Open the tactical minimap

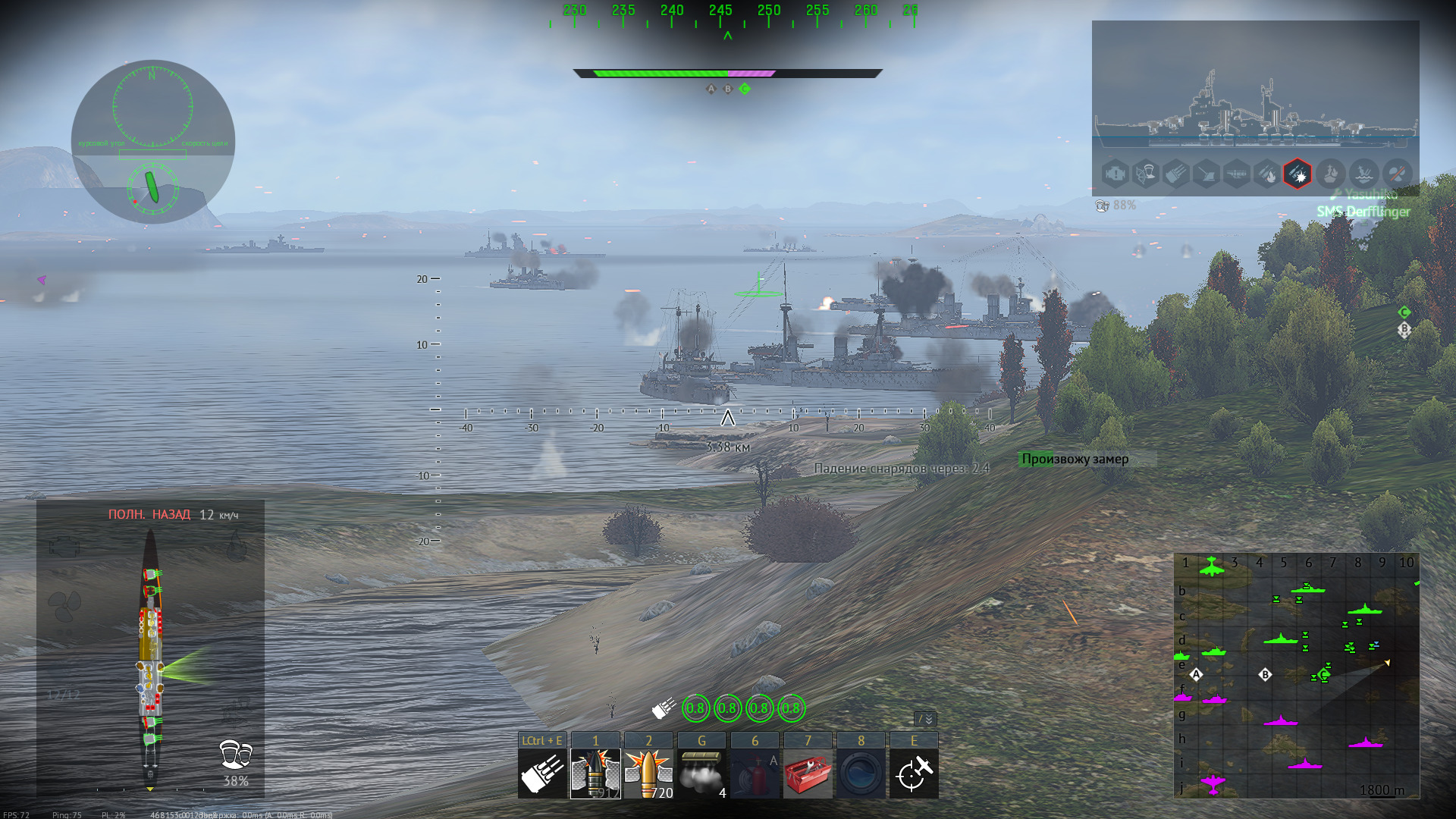(1297, 675)
